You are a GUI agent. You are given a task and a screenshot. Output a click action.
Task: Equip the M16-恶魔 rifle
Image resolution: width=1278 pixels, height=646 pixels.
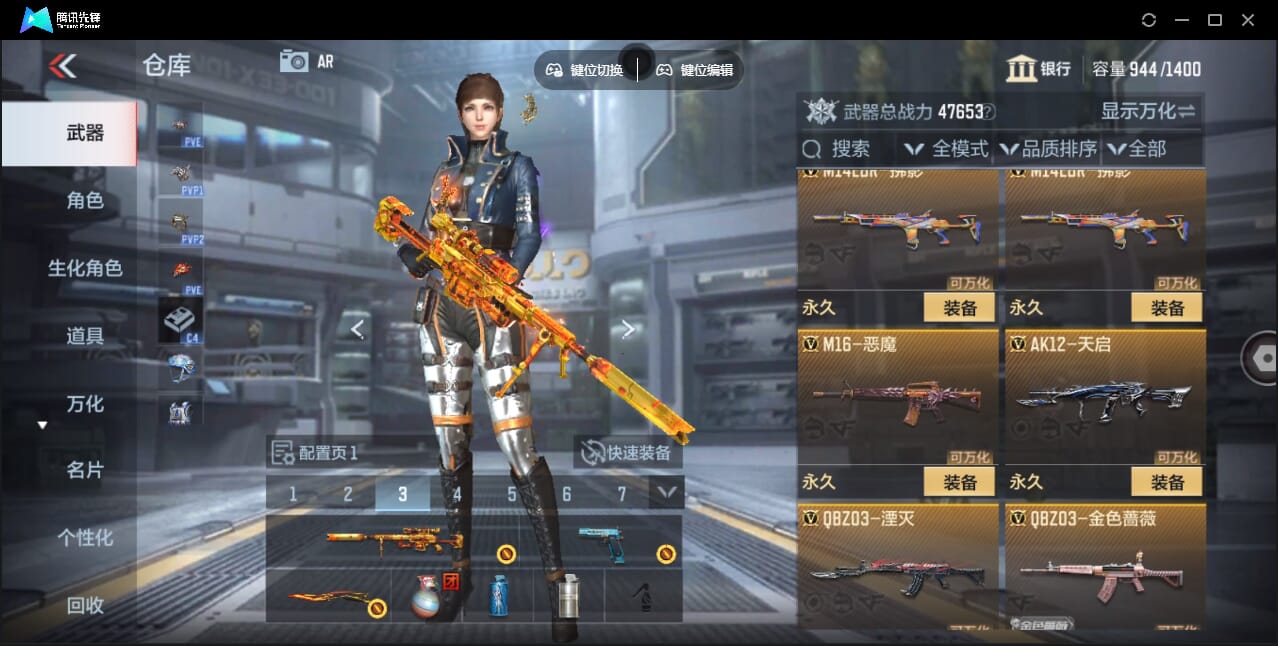(x=959, y=482)
